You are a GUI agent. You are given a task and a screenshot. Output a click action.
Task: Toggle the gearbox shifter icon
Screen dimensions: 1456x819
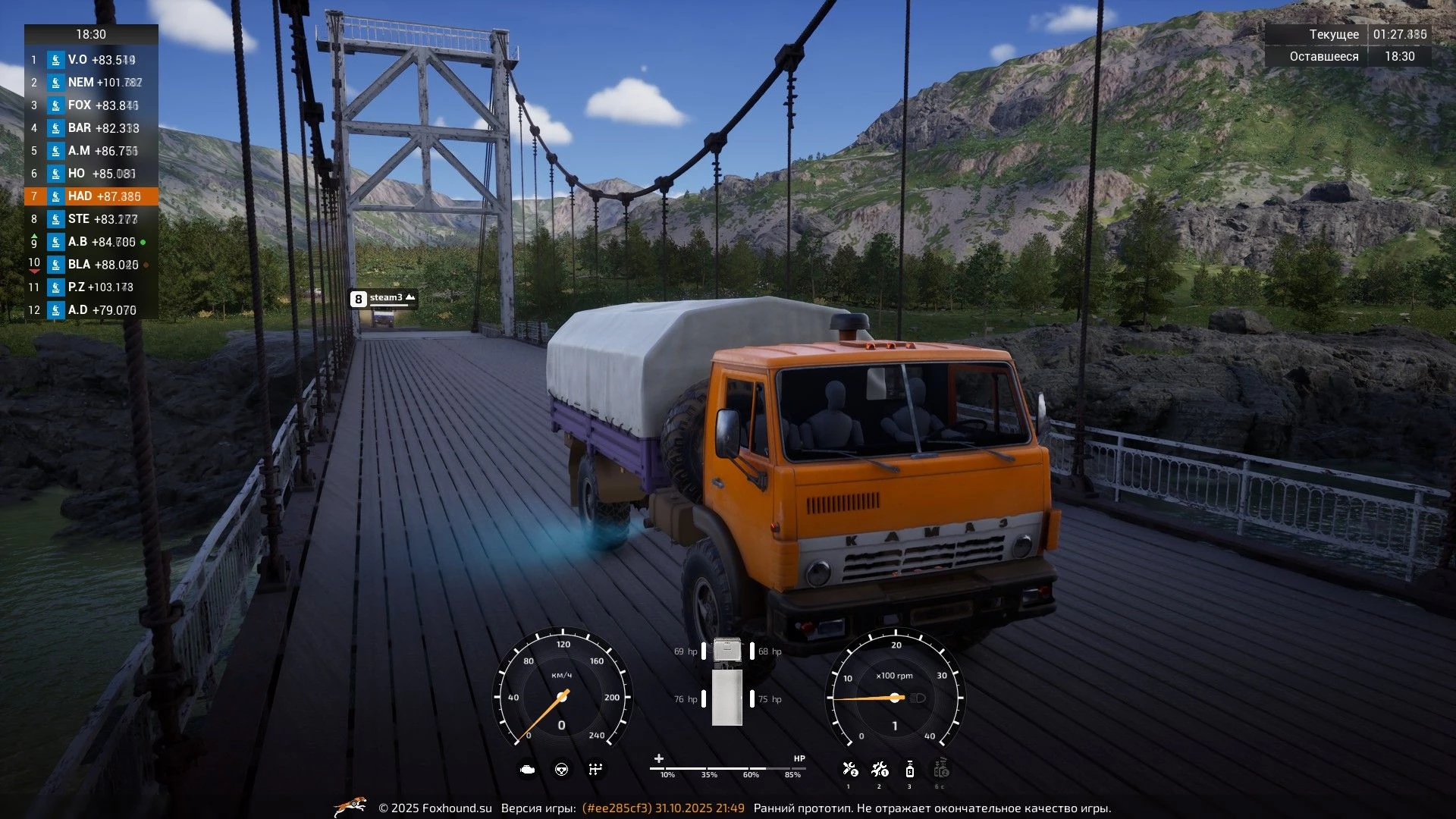click(x=595, y=770)
